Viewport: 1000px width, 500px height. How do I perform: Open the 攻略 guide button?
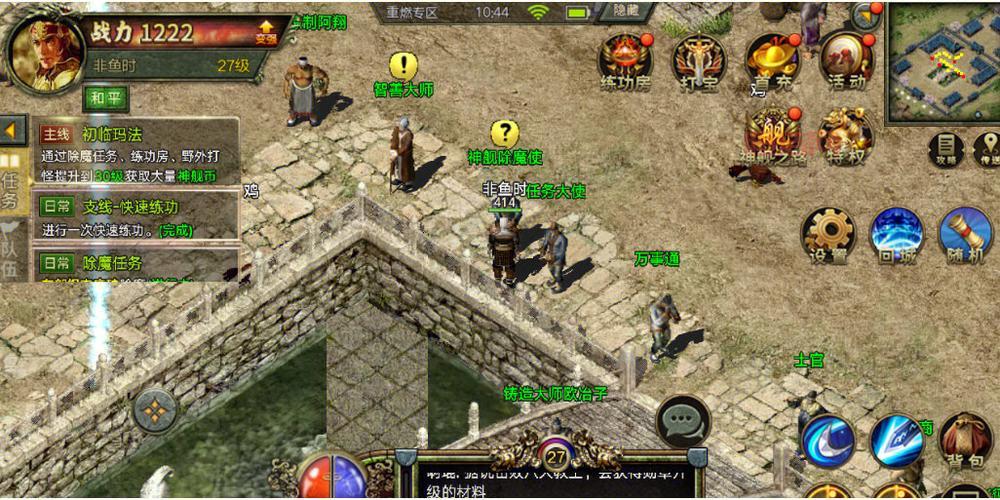click(x=946, y=149)
